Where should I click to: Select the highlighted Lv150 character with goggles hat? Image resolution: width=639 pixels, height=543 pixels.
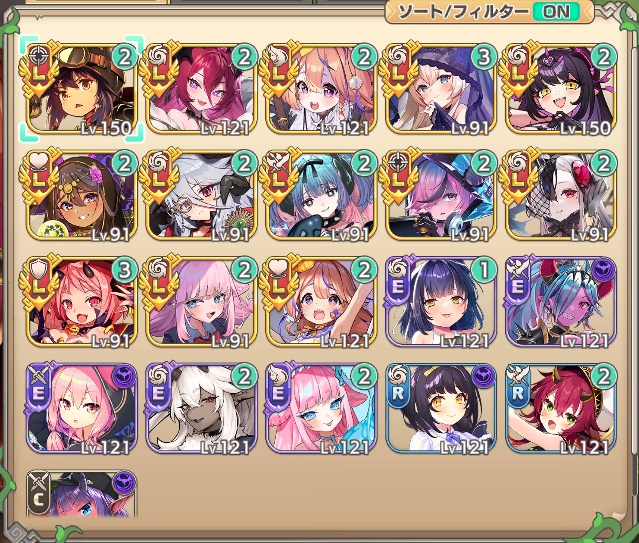tap(80, 88)
